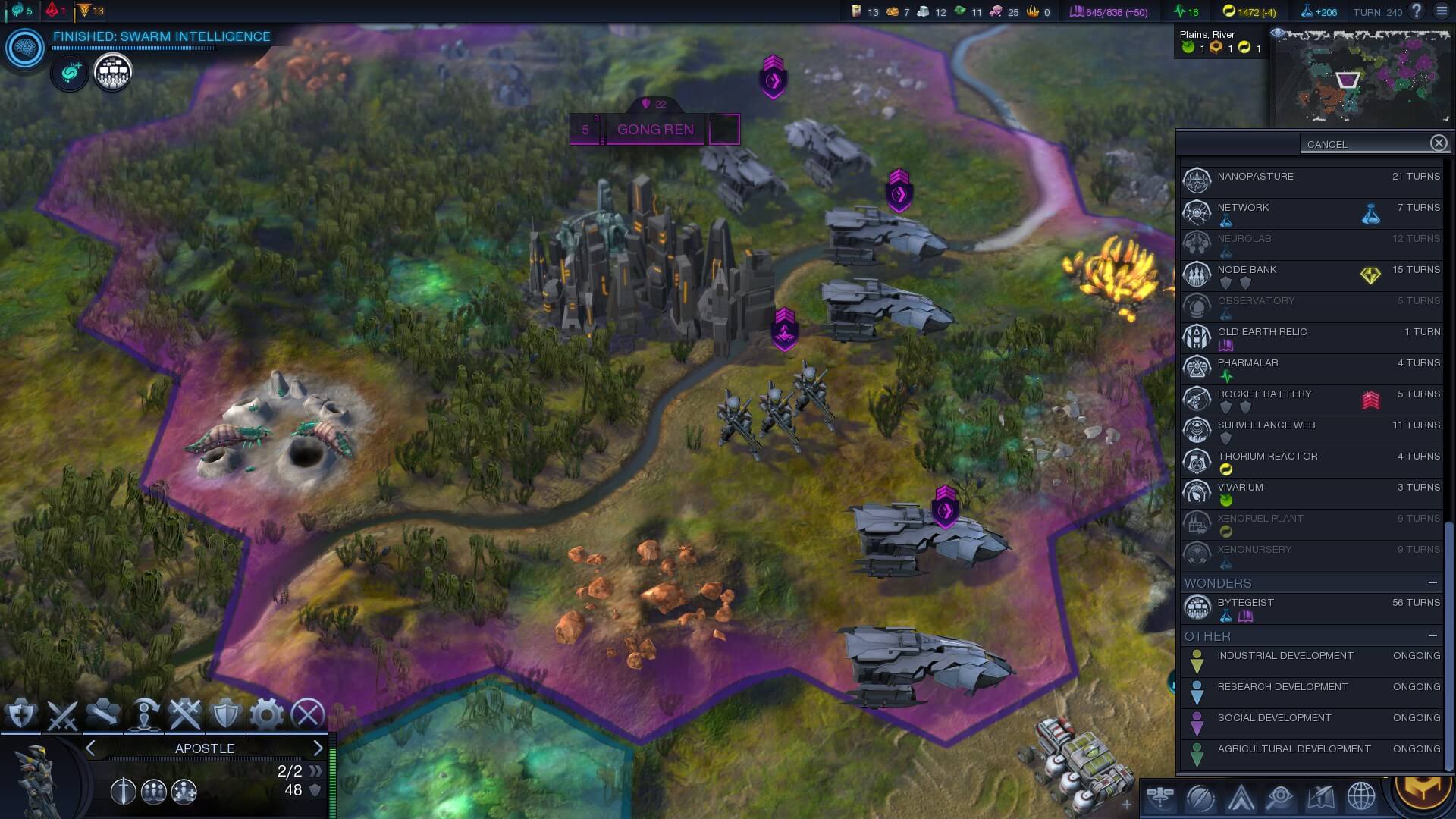Viewport: 1456px width, 819px height.
Task: Click CANCEL above the production list
Action: click(x=1328, y=143)
